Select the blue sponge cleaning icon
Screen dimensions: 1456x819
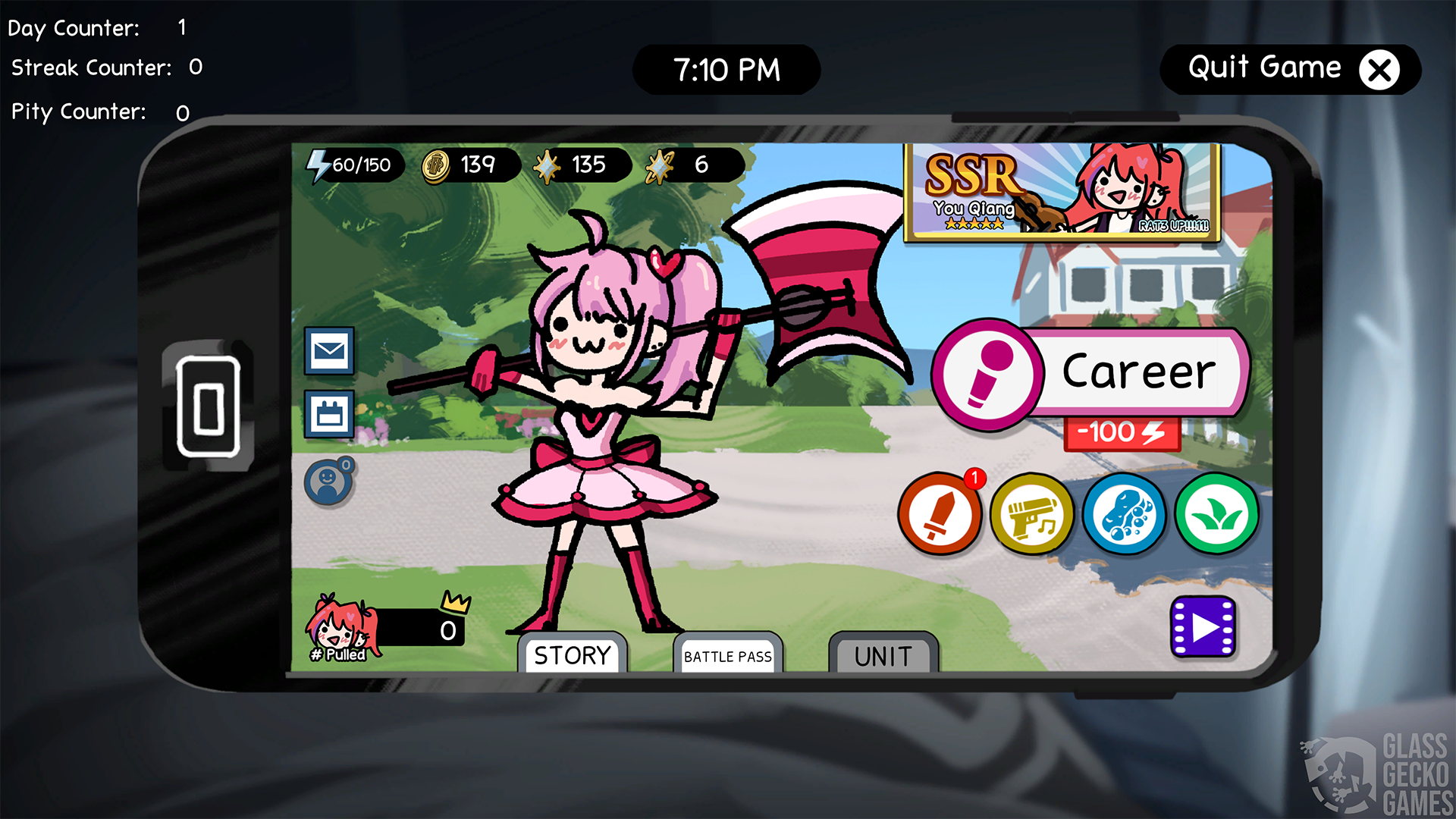tap(1125, 514)
